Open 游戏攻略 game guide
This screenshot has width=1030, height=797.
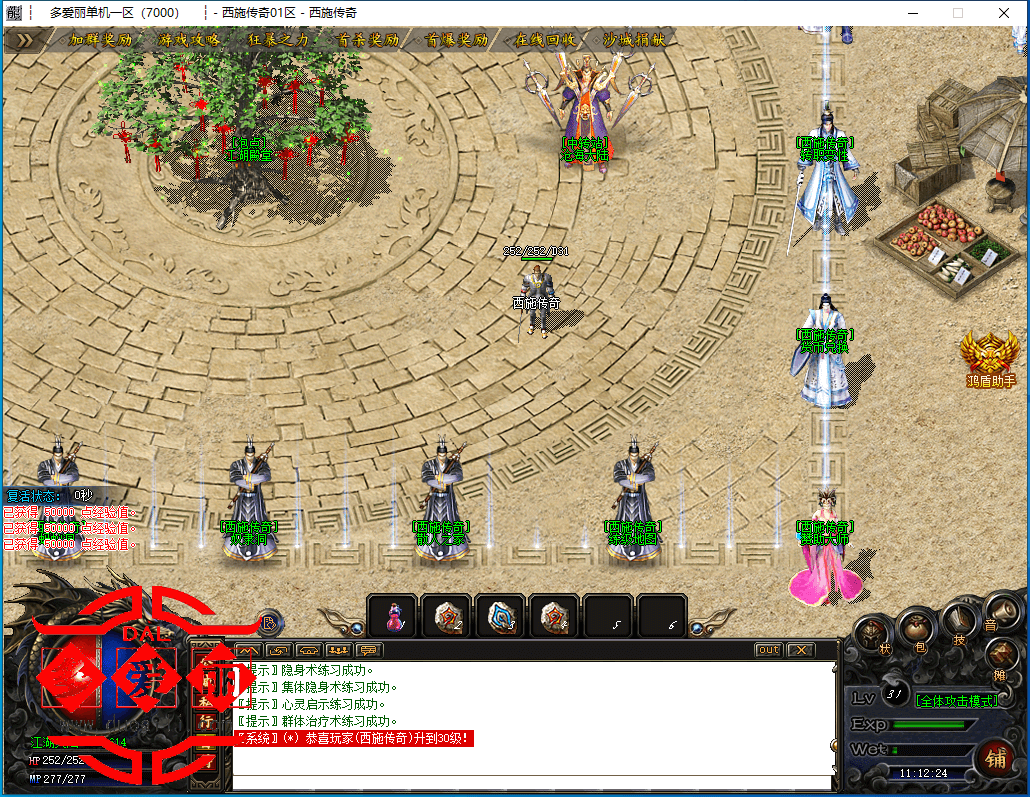[x=188, y=40]
